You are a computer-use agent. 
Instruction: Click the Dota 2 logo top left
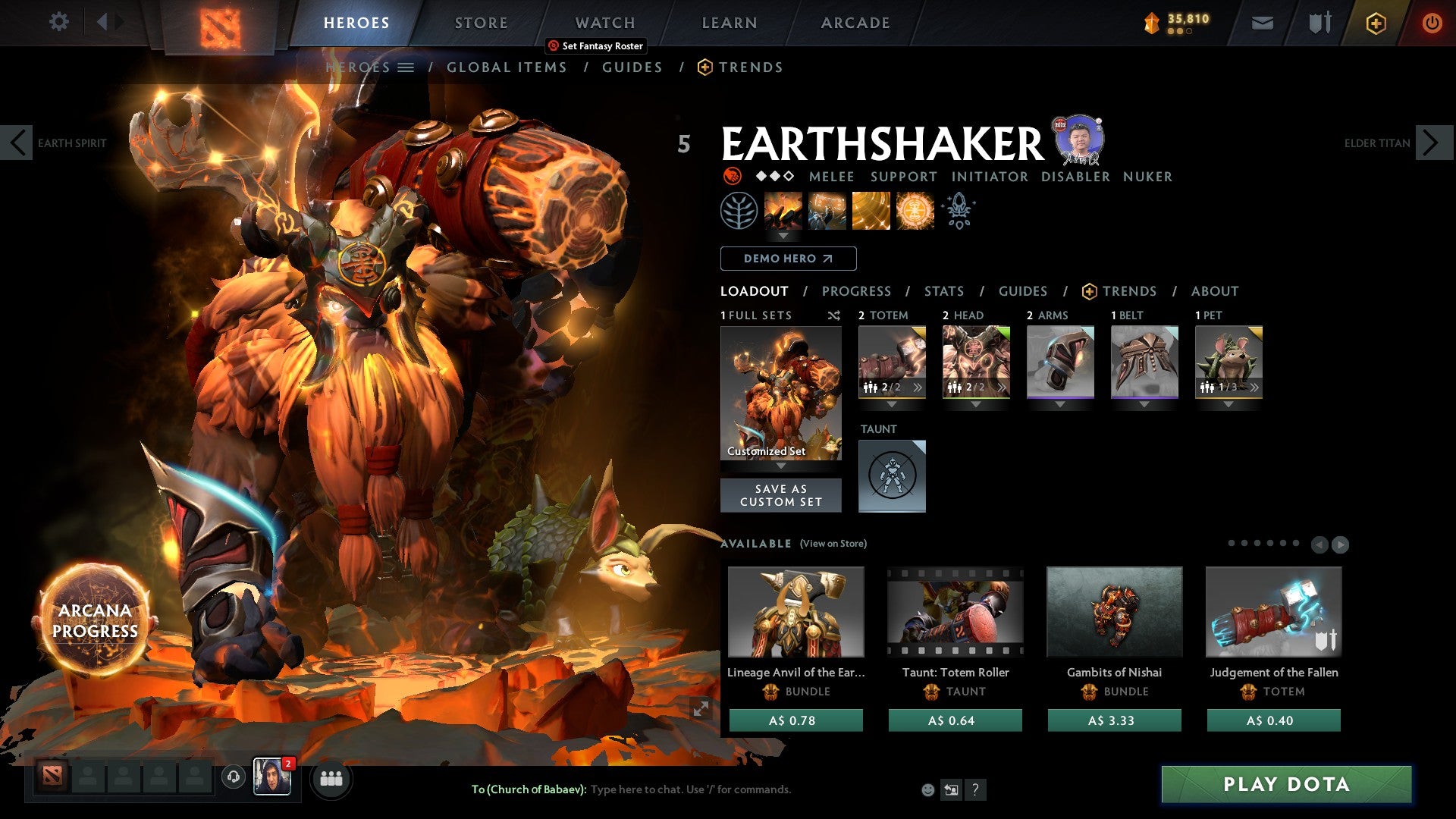click(221, 22)
